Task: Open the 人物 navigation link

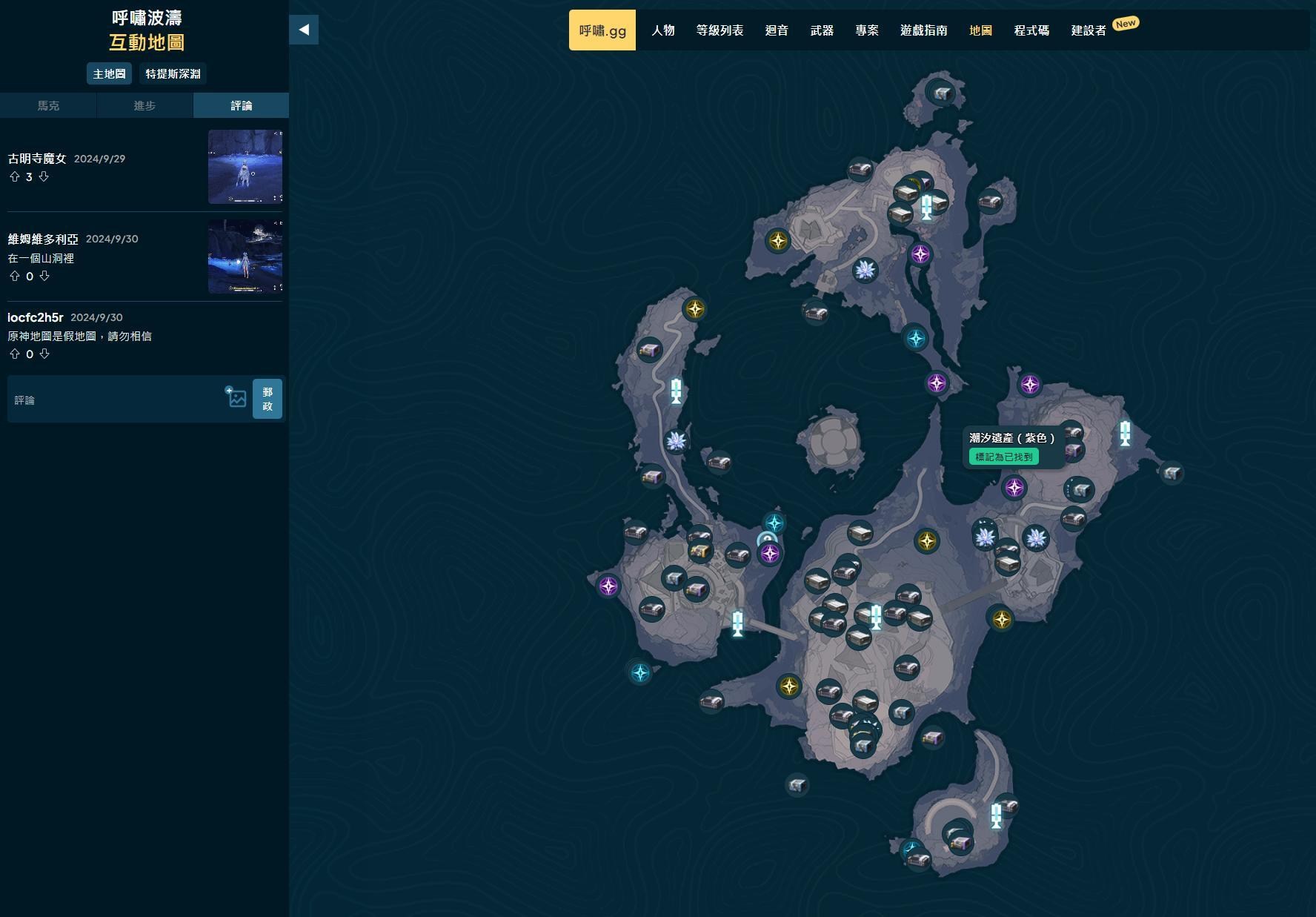Action: tap(662, 30)
